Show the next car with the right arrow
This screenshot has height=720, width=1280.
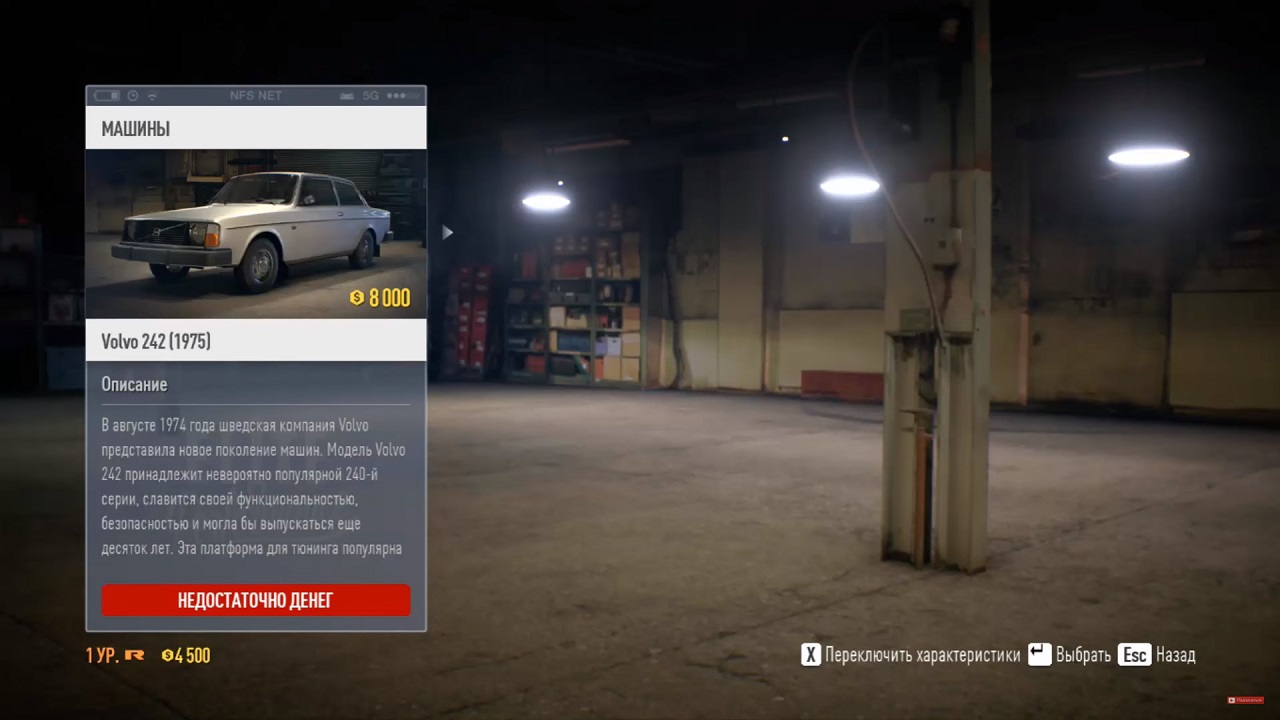447,233
